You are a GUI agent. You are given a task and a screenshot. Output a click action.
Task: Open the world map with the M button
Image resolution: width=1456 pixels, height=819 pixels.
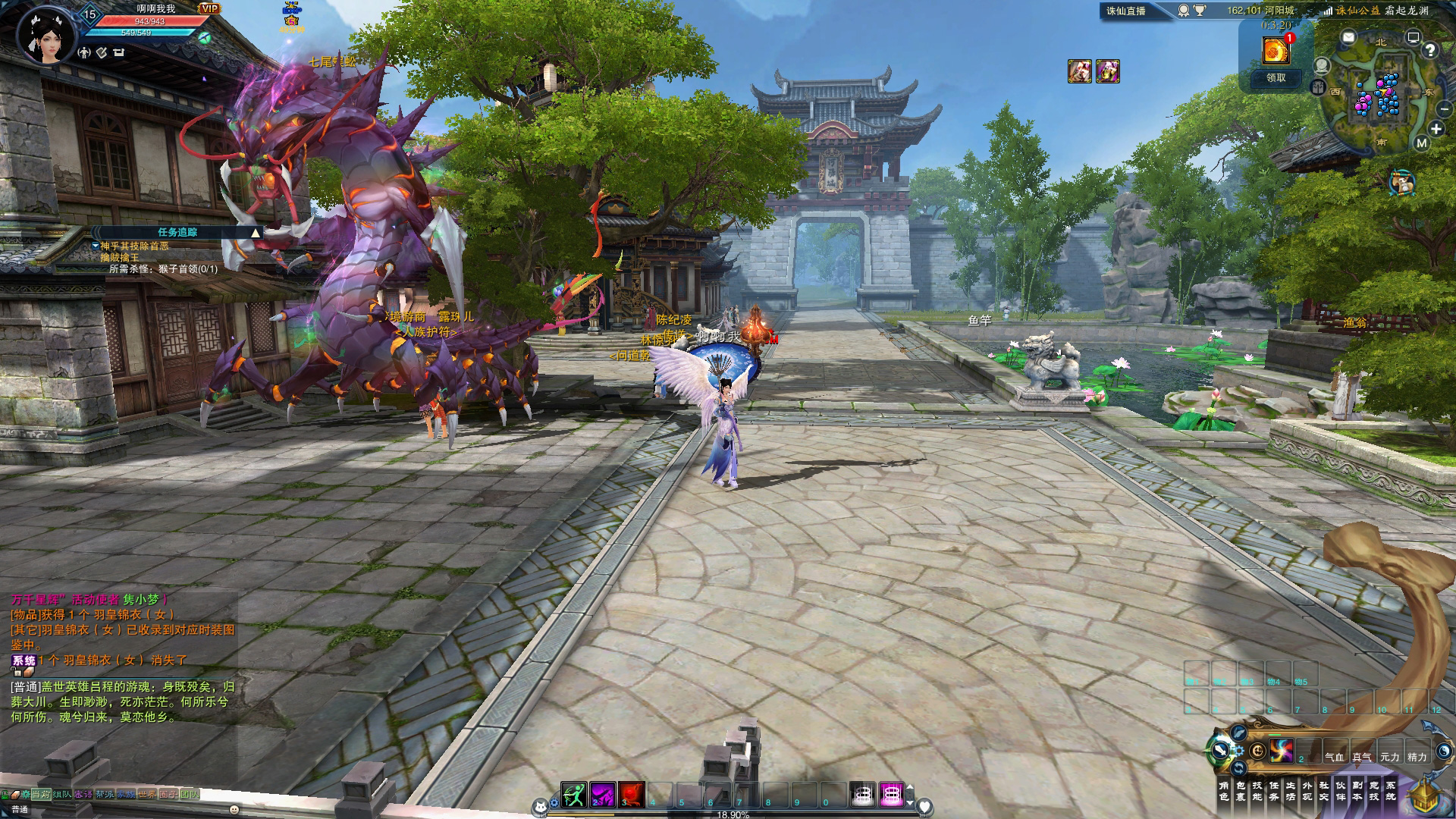[1421, 143]
